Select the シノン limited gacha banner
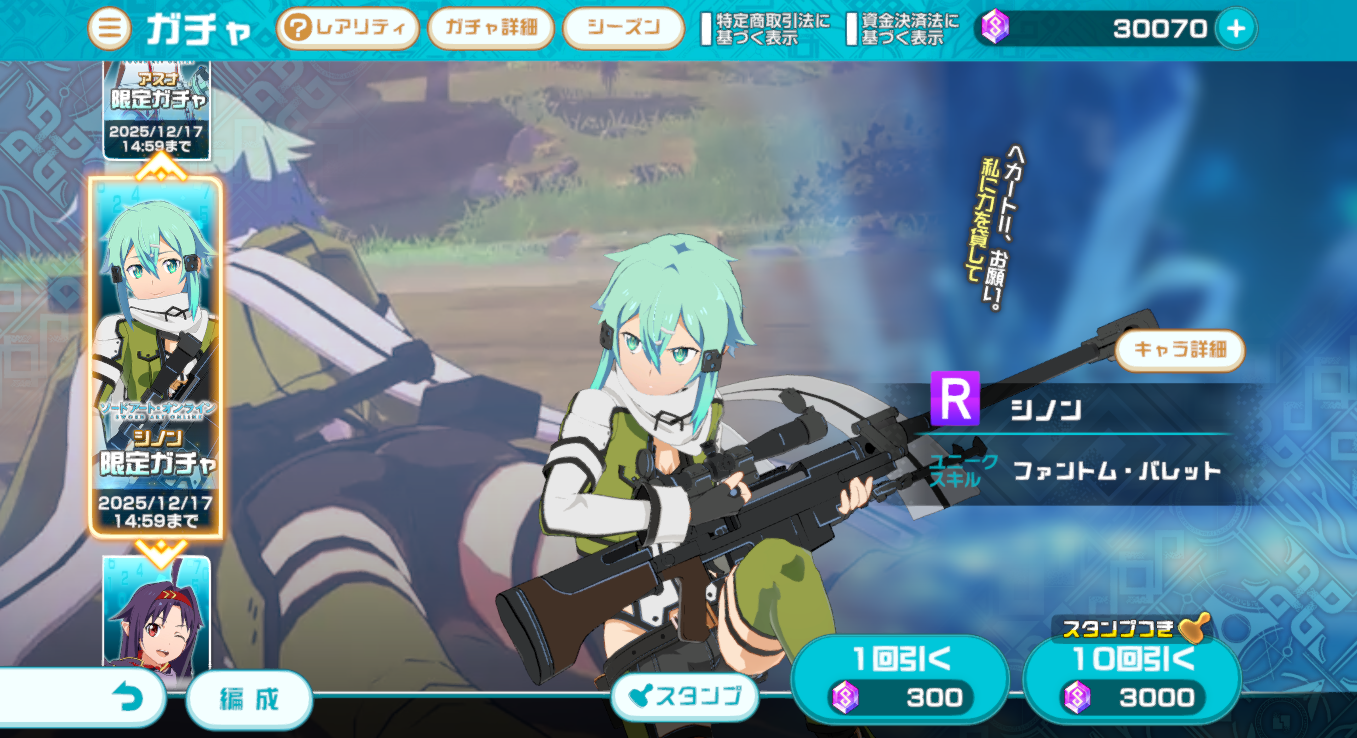Viewport: 1357px width, 738px height. click(156, 357)
